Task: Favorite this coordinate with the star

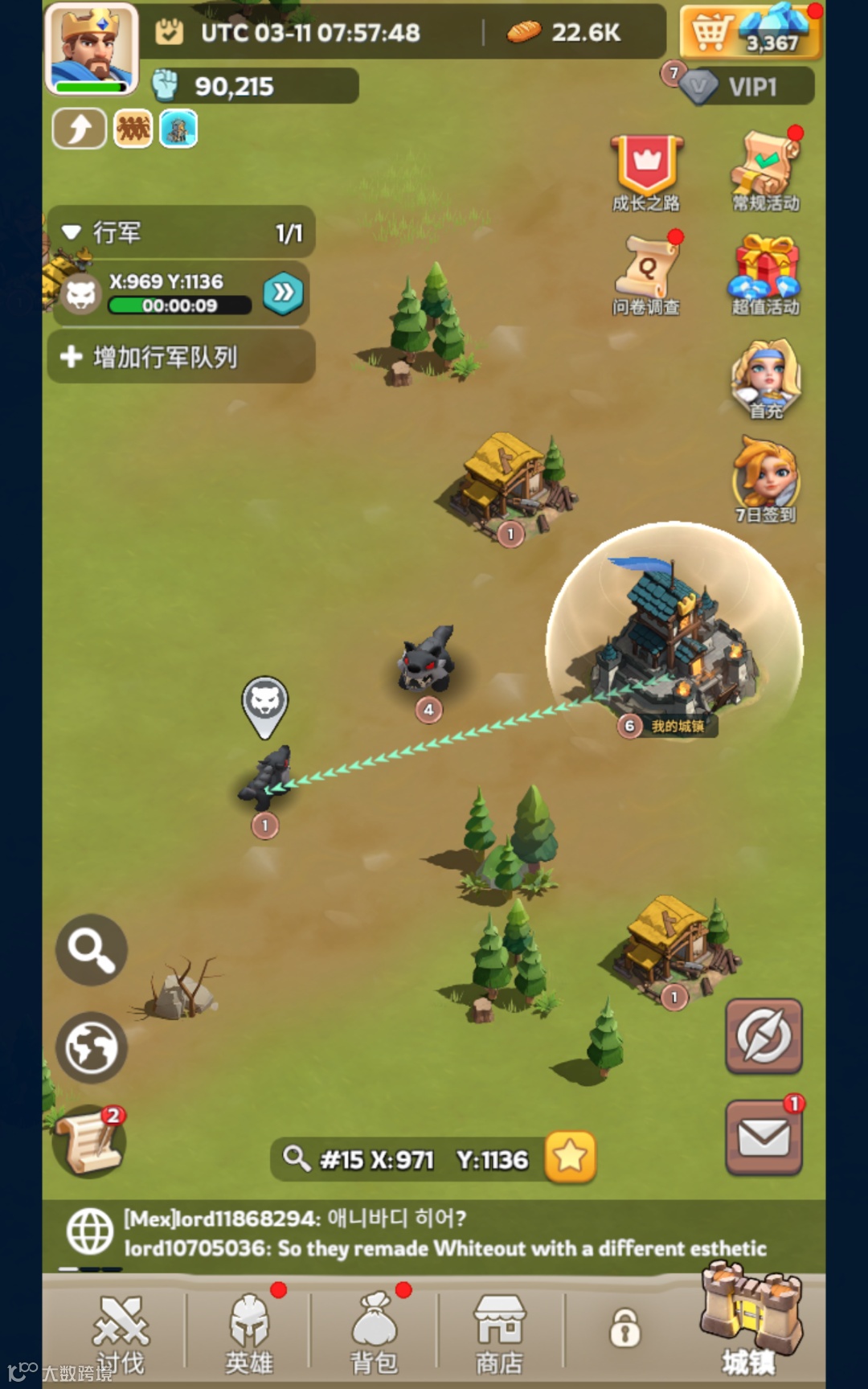Action: (570, 1157)
